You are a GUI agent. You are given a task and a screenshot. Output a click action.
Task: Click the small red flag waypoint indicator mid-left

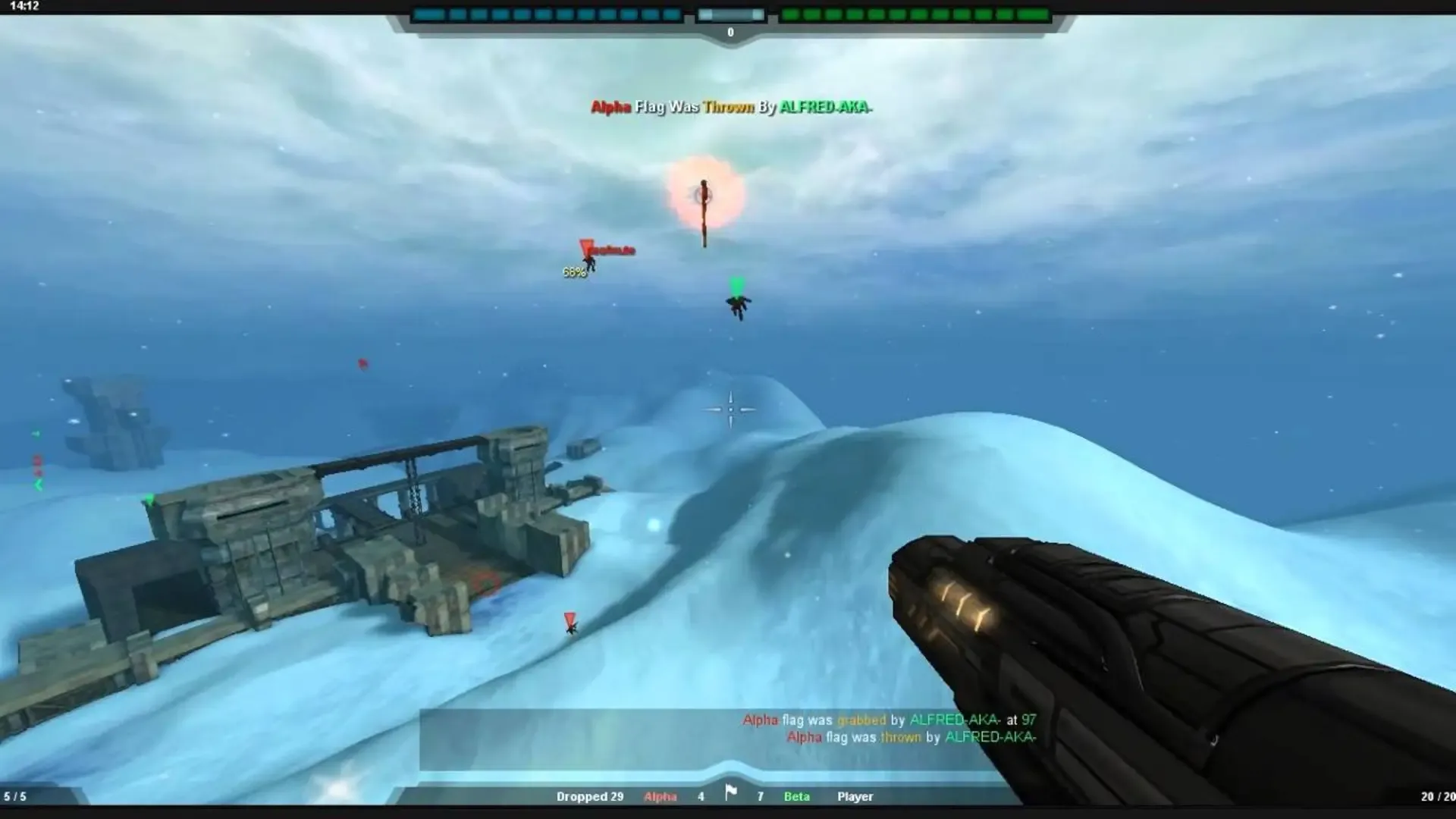click(362, 363)
